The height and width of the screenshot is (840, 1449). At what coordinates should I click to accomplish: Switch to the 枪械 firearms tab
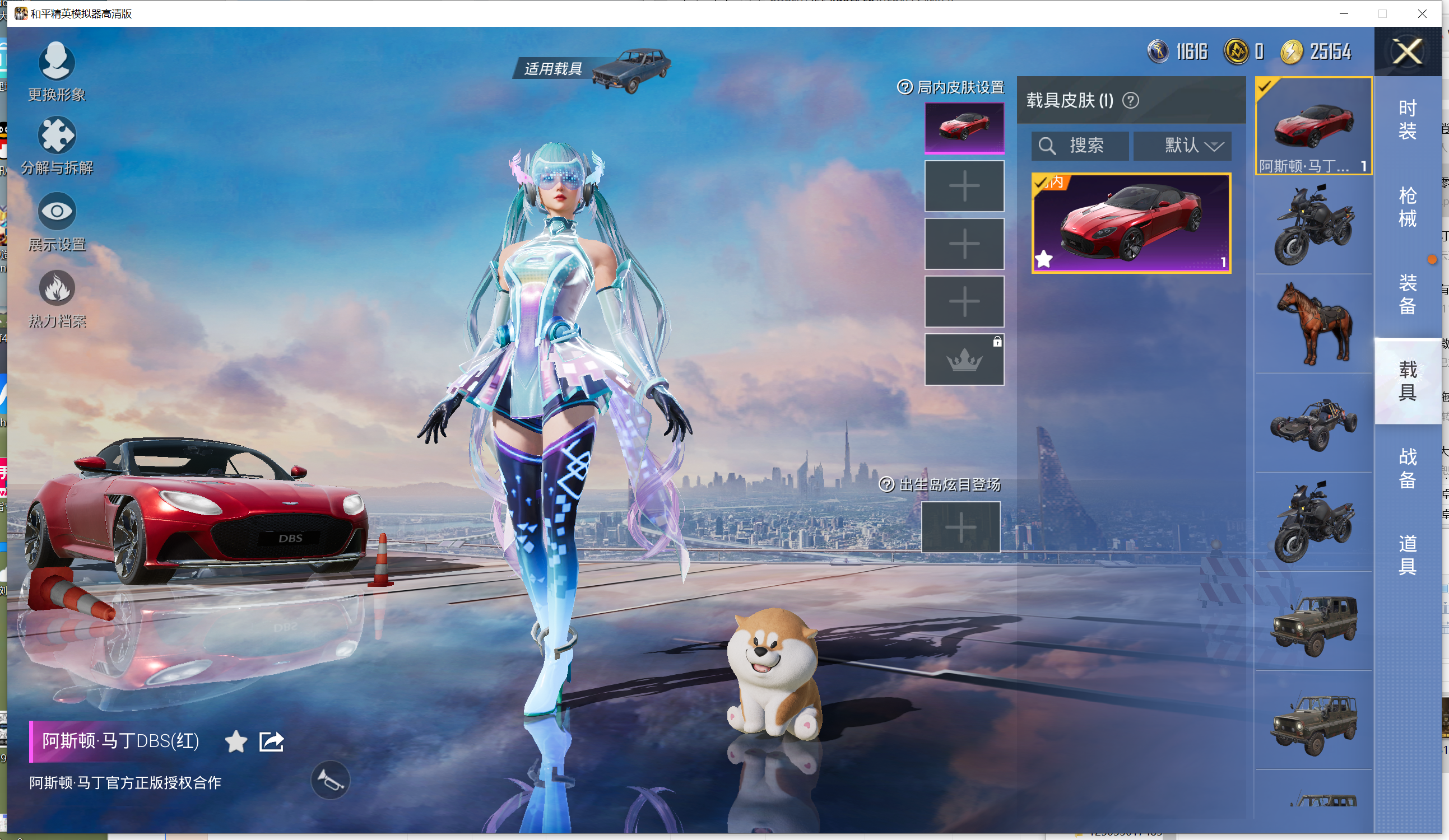[1406, 207]
